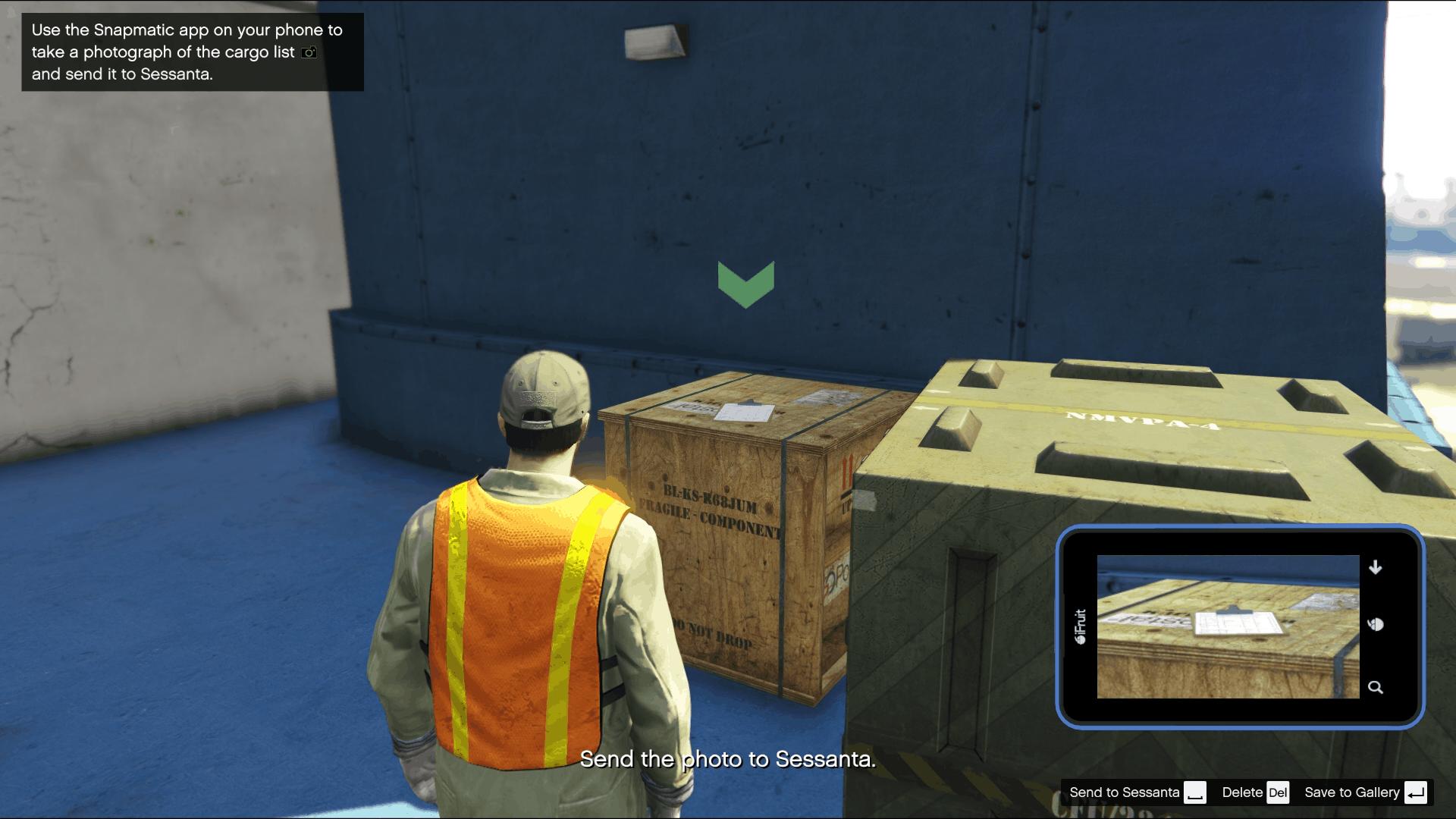
Task: Click the spacebar hint beside Send to Sessanta
Action: tap(1196, 793)
